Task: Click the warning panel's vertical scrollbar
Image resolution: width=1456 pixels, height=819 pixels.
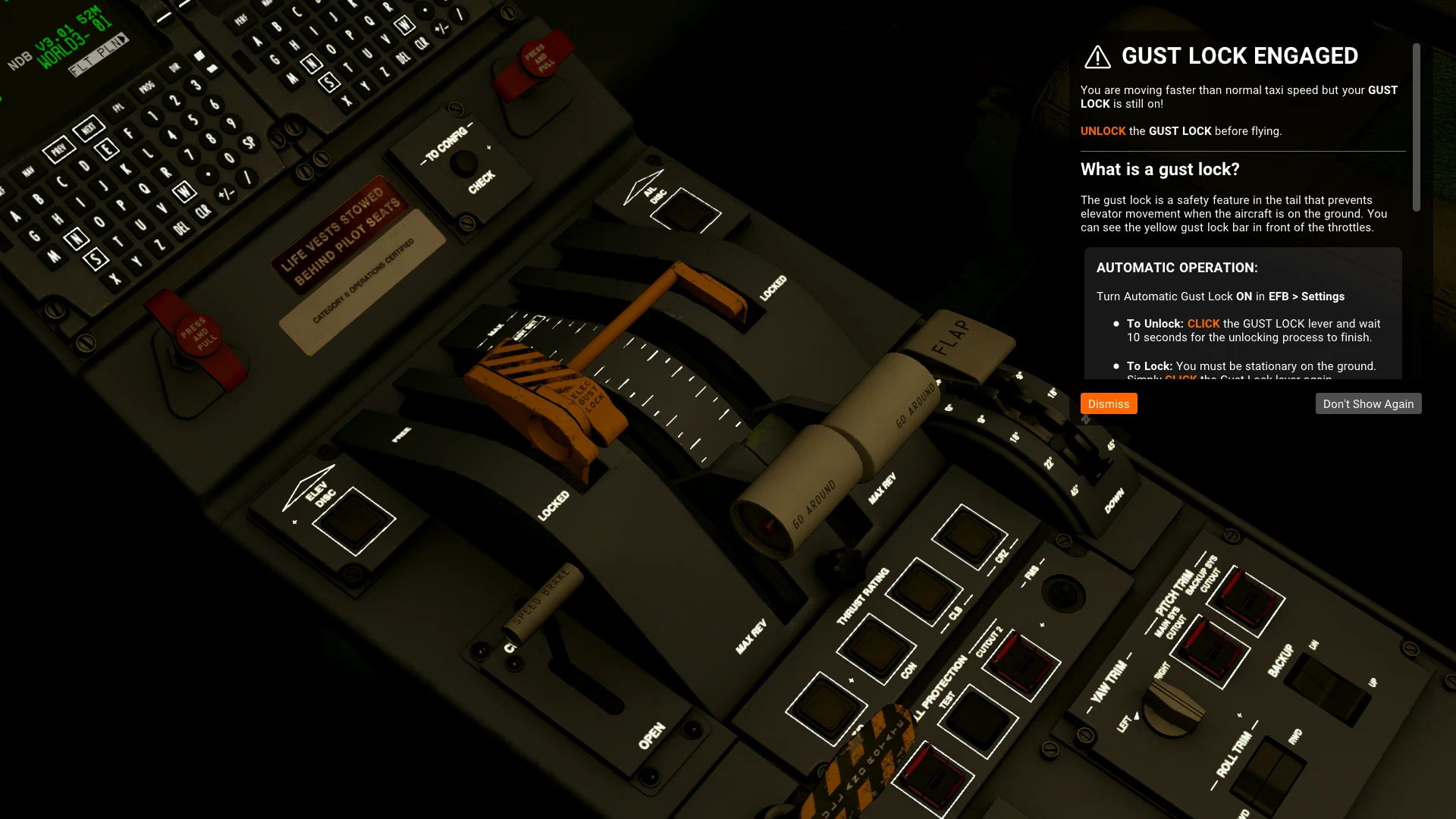Action: tap(1416, 127)
